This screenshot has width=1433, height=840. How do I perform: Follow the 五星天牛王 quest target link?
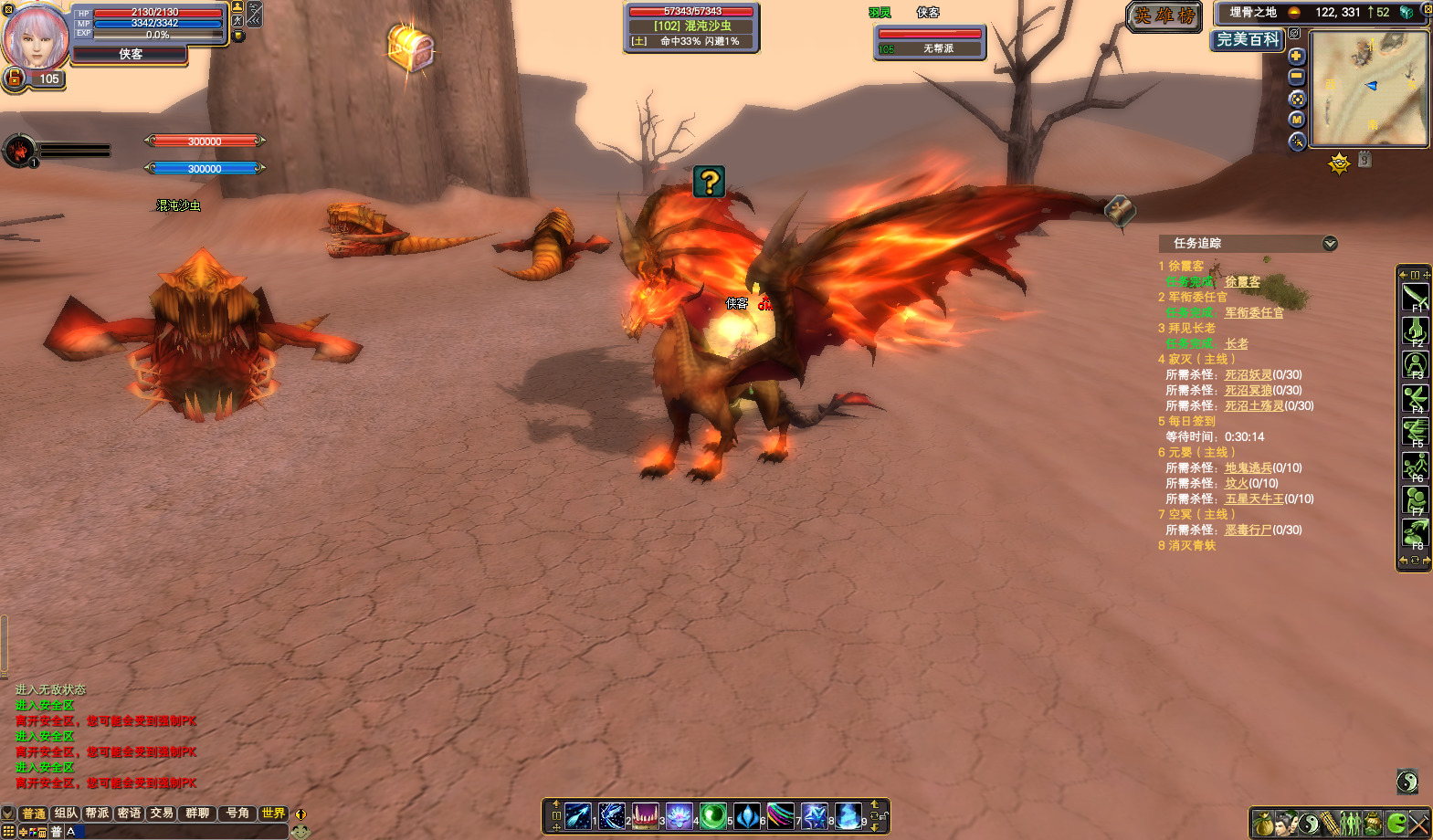(x=1254, y=499)
